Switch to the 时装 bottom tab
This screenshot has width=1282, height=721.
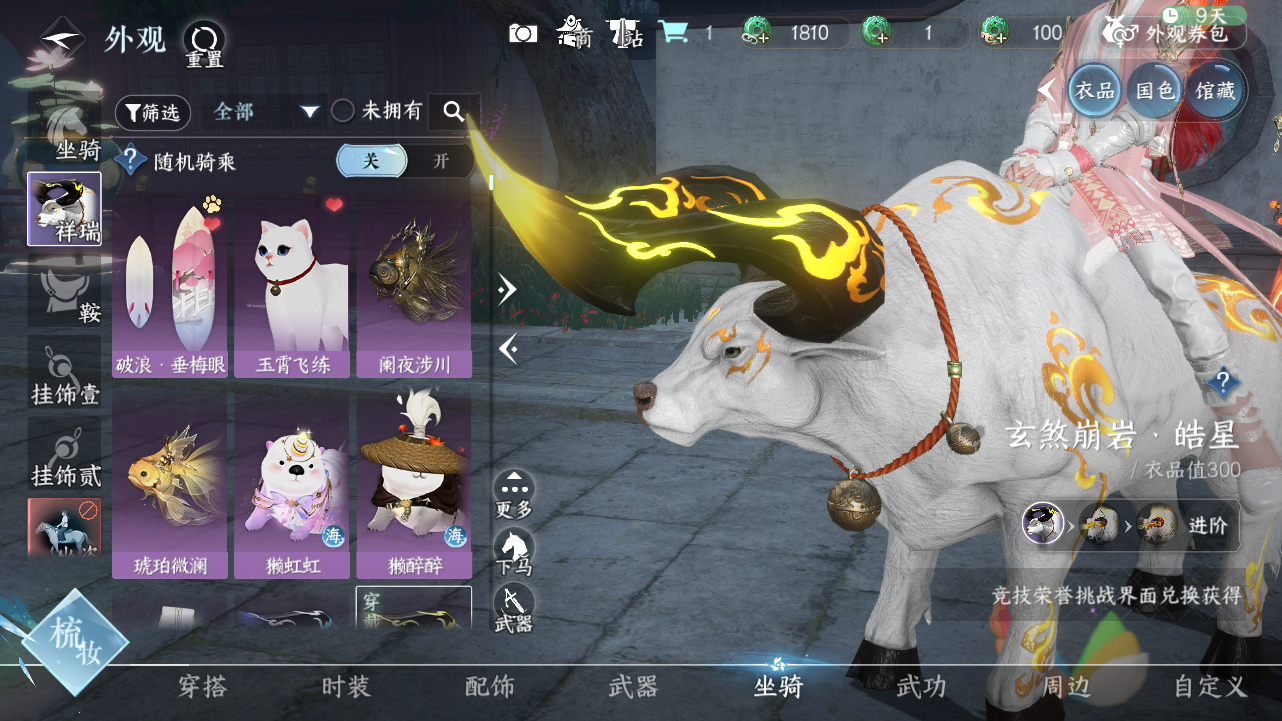346,687
